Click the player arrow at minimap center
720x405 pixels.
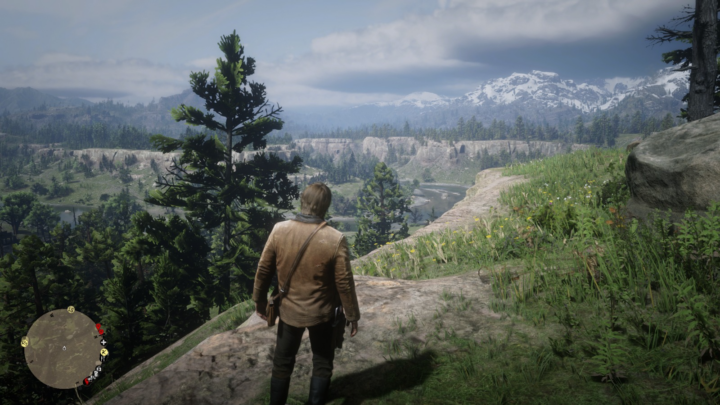pyautogui.click(x=64, y=350)
